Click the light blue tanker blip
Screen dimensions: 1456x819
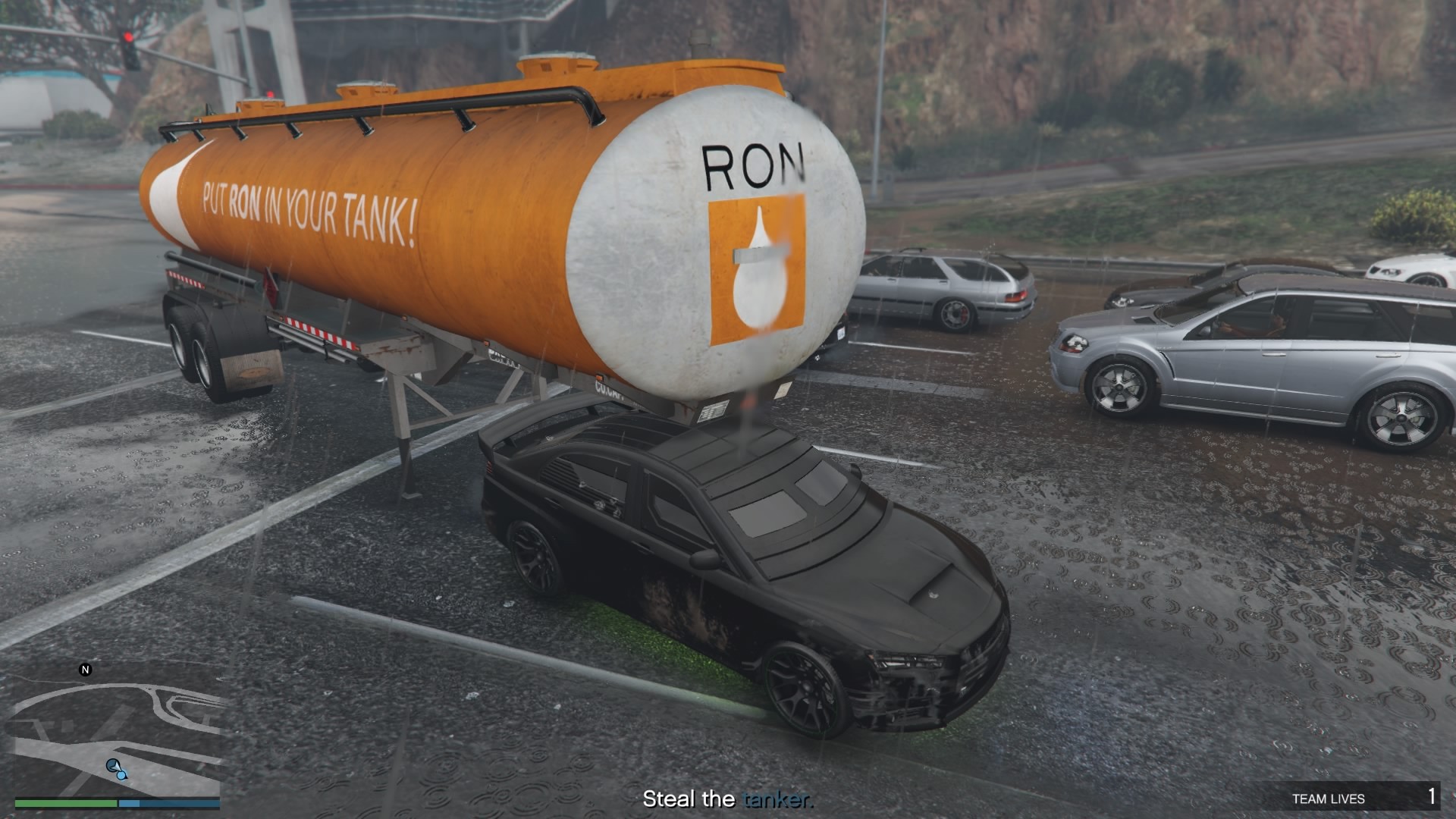(116, 769)
